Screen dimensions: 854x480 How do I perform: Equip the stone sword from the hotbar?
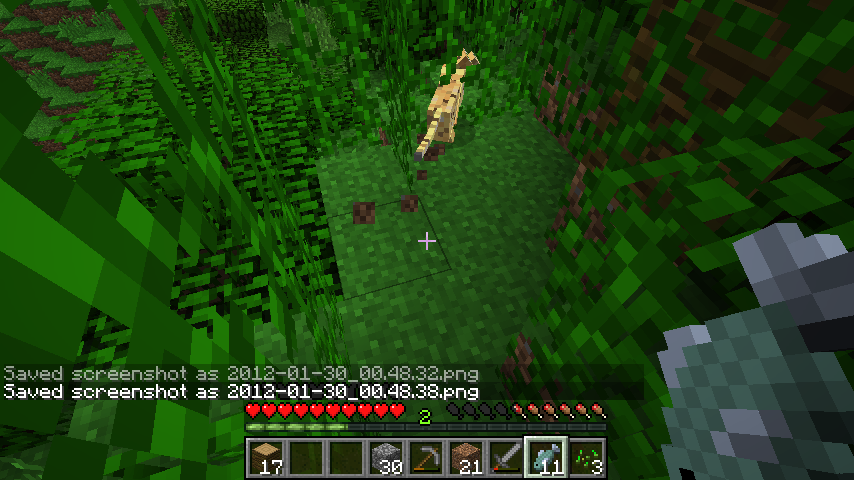click(506, 457)
